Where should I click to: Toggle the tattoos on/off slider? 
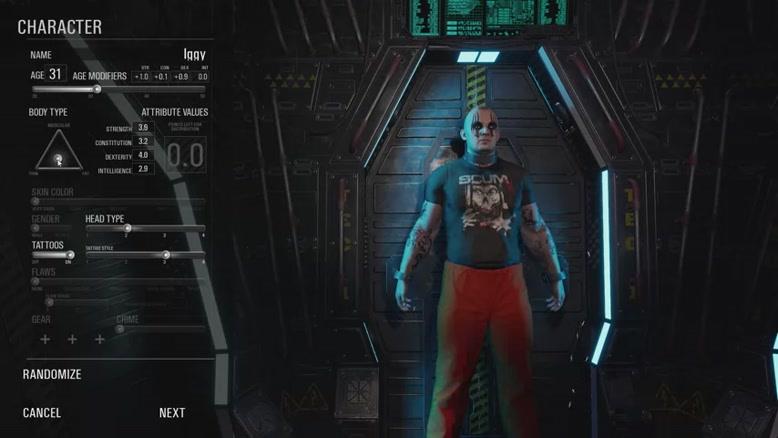68,254
